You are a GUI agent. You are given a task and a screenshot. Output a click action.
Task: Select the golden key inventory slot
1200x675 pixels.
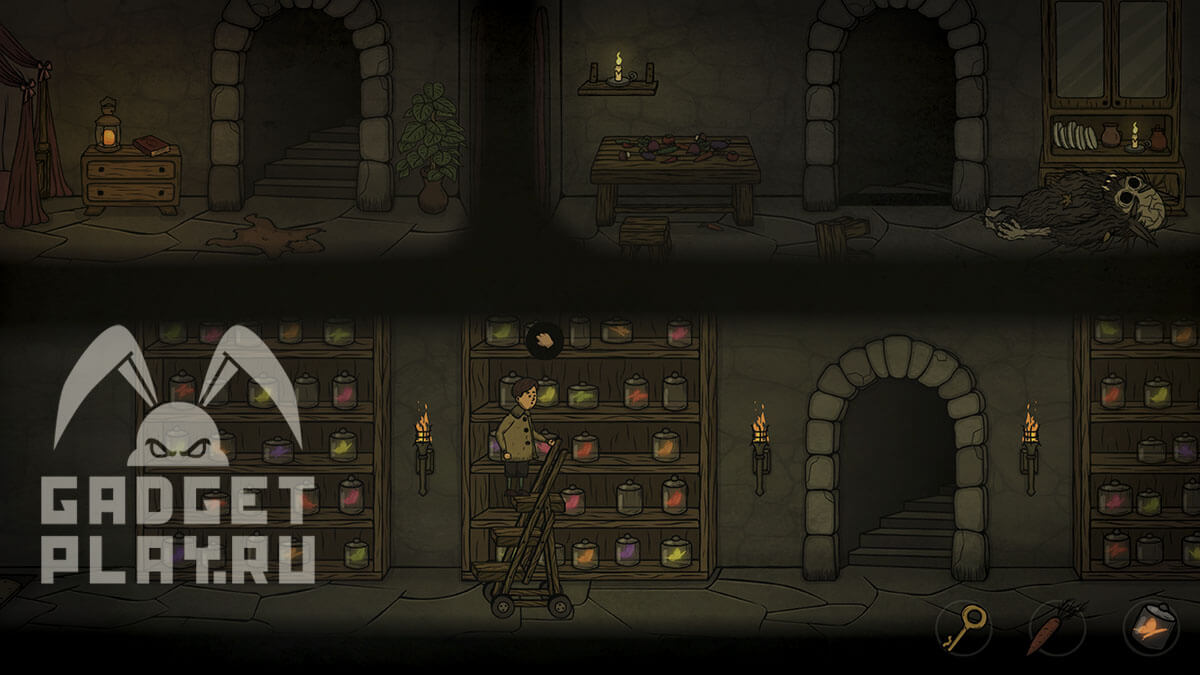(963, 629)
